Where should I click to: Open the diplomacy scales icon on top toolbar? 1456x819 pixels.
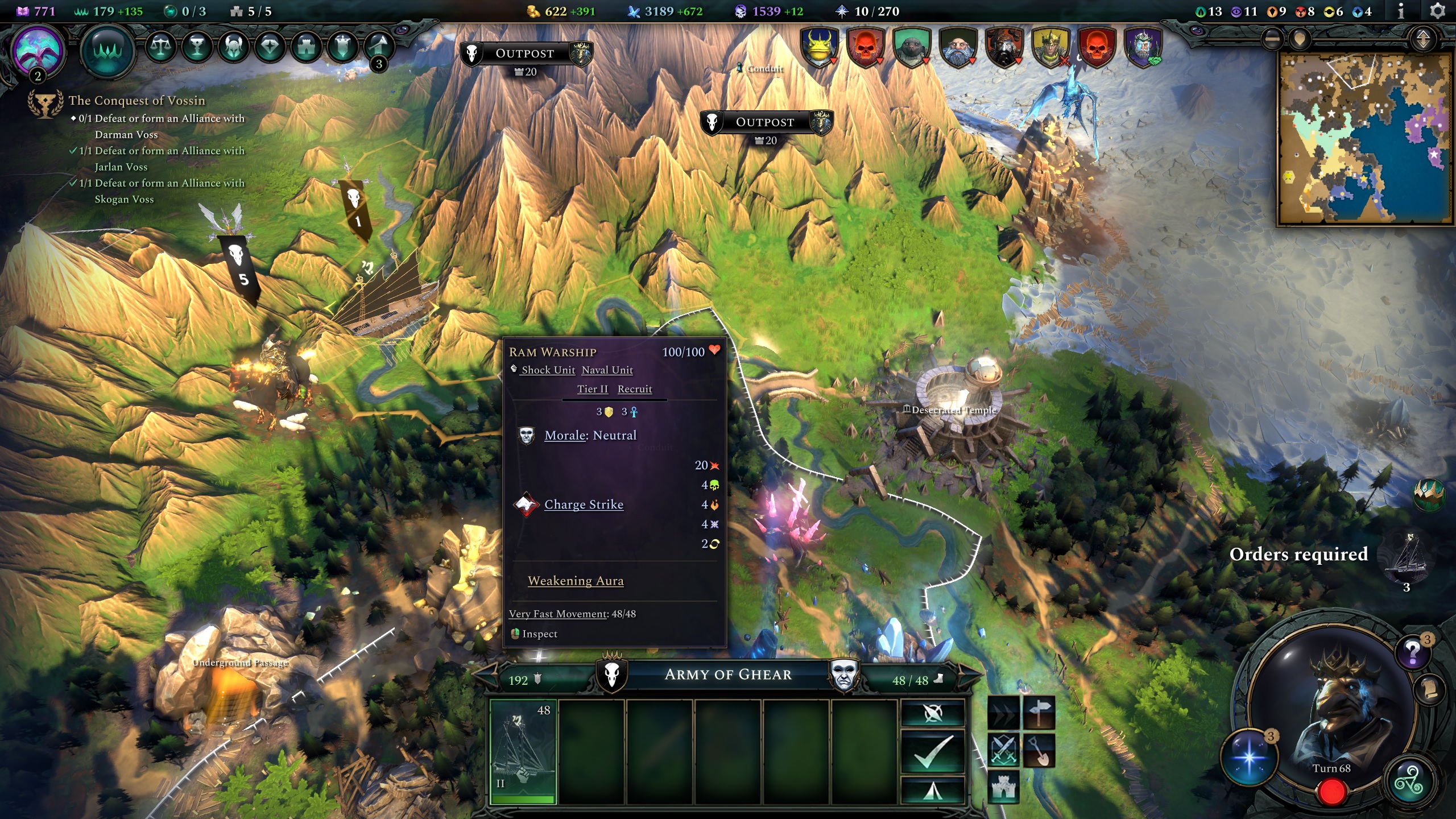point(161,48)
